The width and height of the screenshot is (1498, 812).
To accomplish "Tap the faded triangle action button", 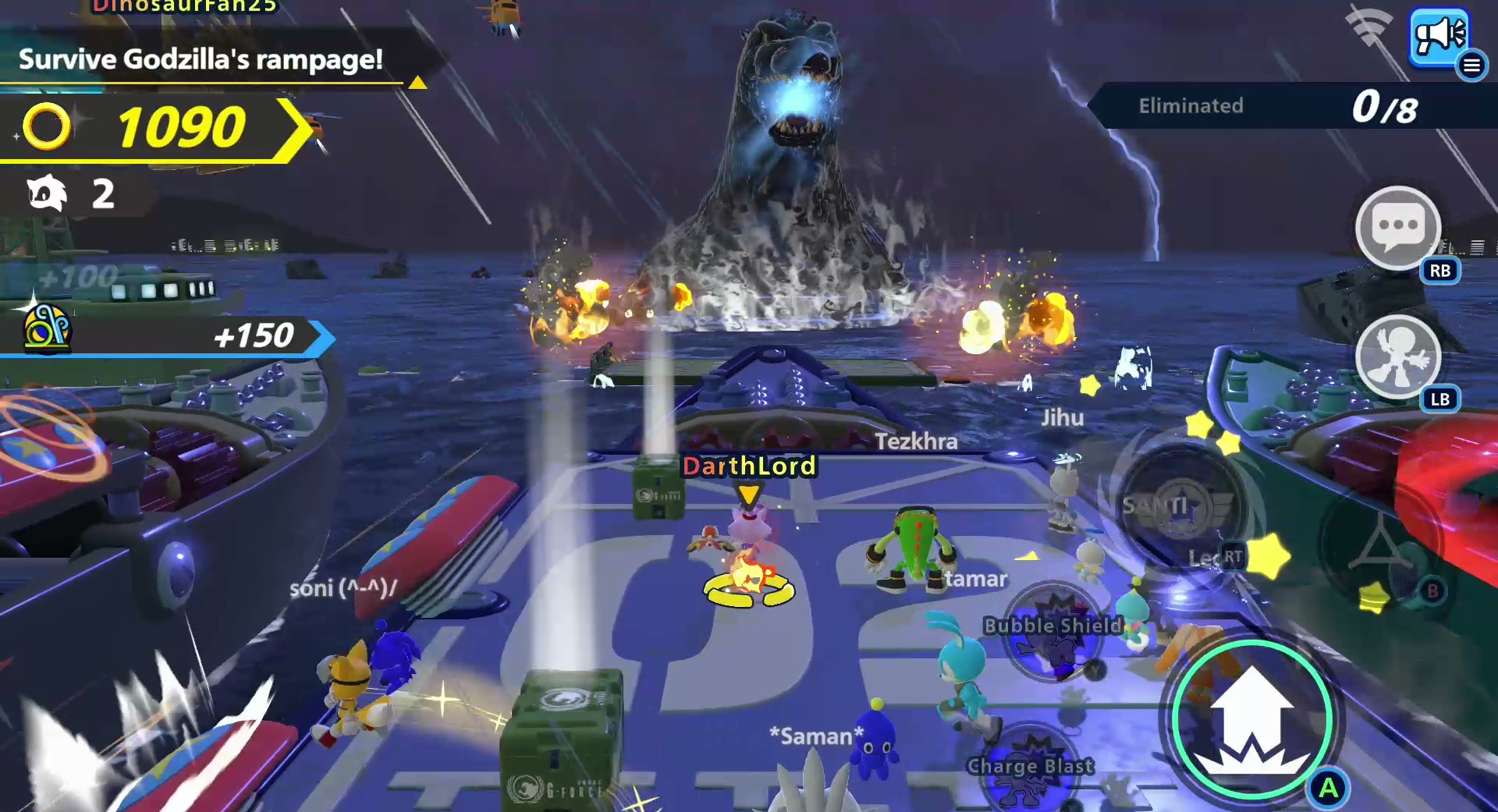I will (1379, 543).
